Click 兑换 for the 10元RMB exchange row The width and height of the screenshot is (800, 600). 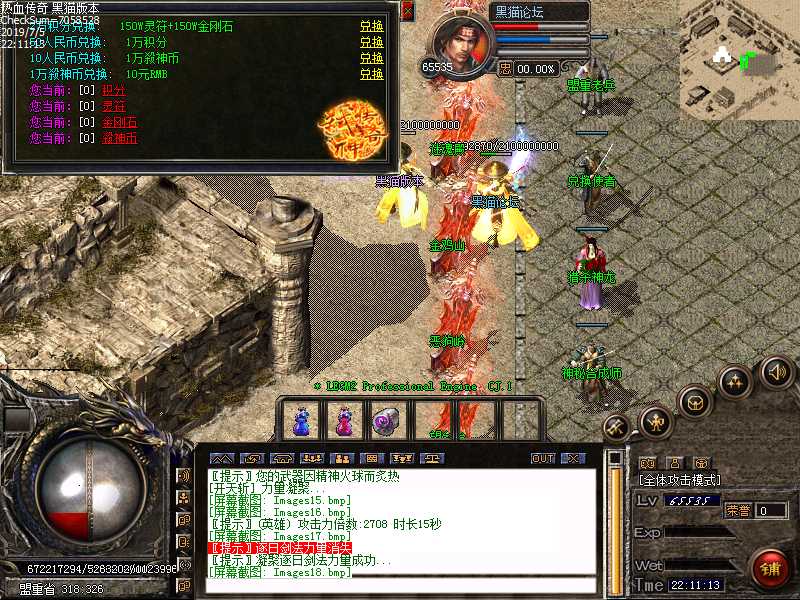point(371,74)
